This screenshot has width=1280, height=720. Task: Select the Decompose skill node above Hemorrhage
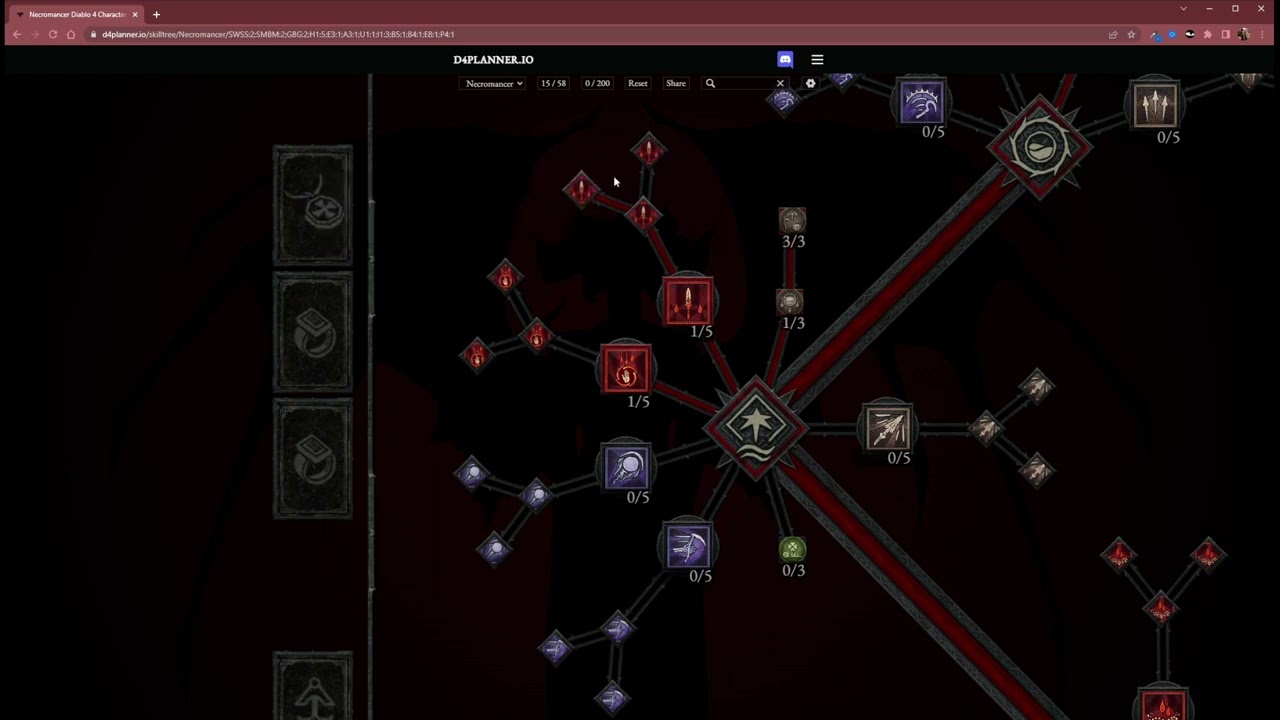[x=688, y=302]
